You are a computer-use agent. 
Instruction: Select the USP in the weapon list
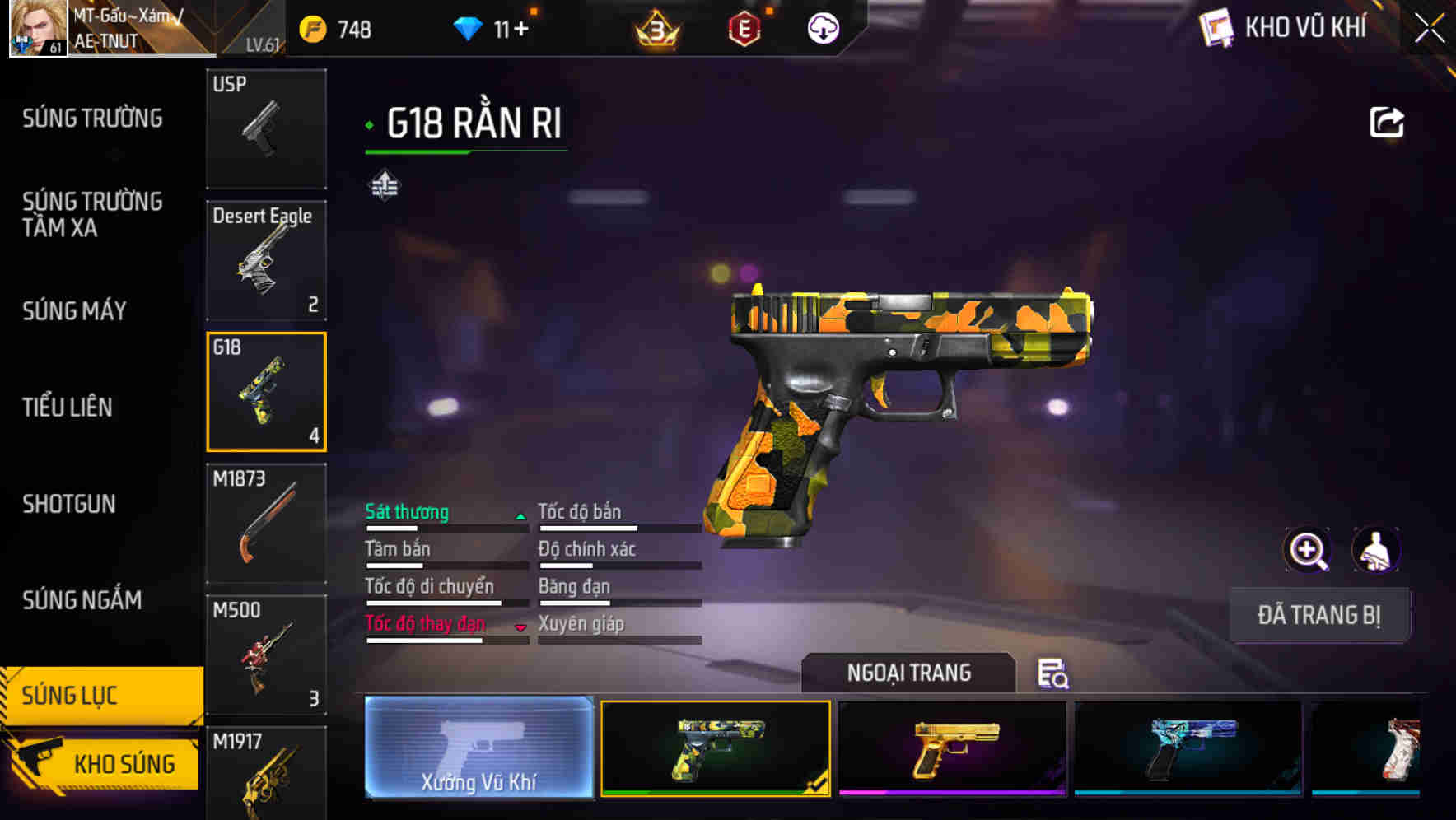(x=266, y=130)
